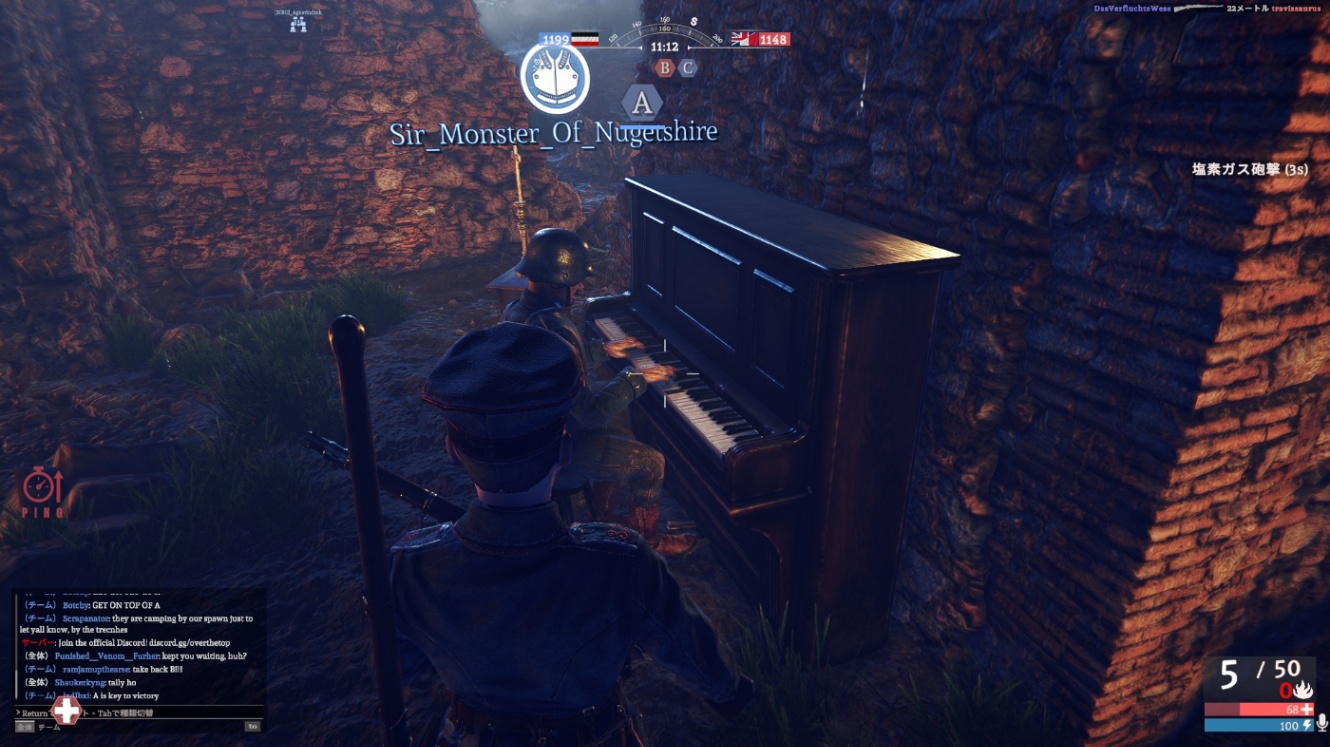Switch chat channel to チーム tab
The image size is (1330, 747).
(x=48, y=727)
